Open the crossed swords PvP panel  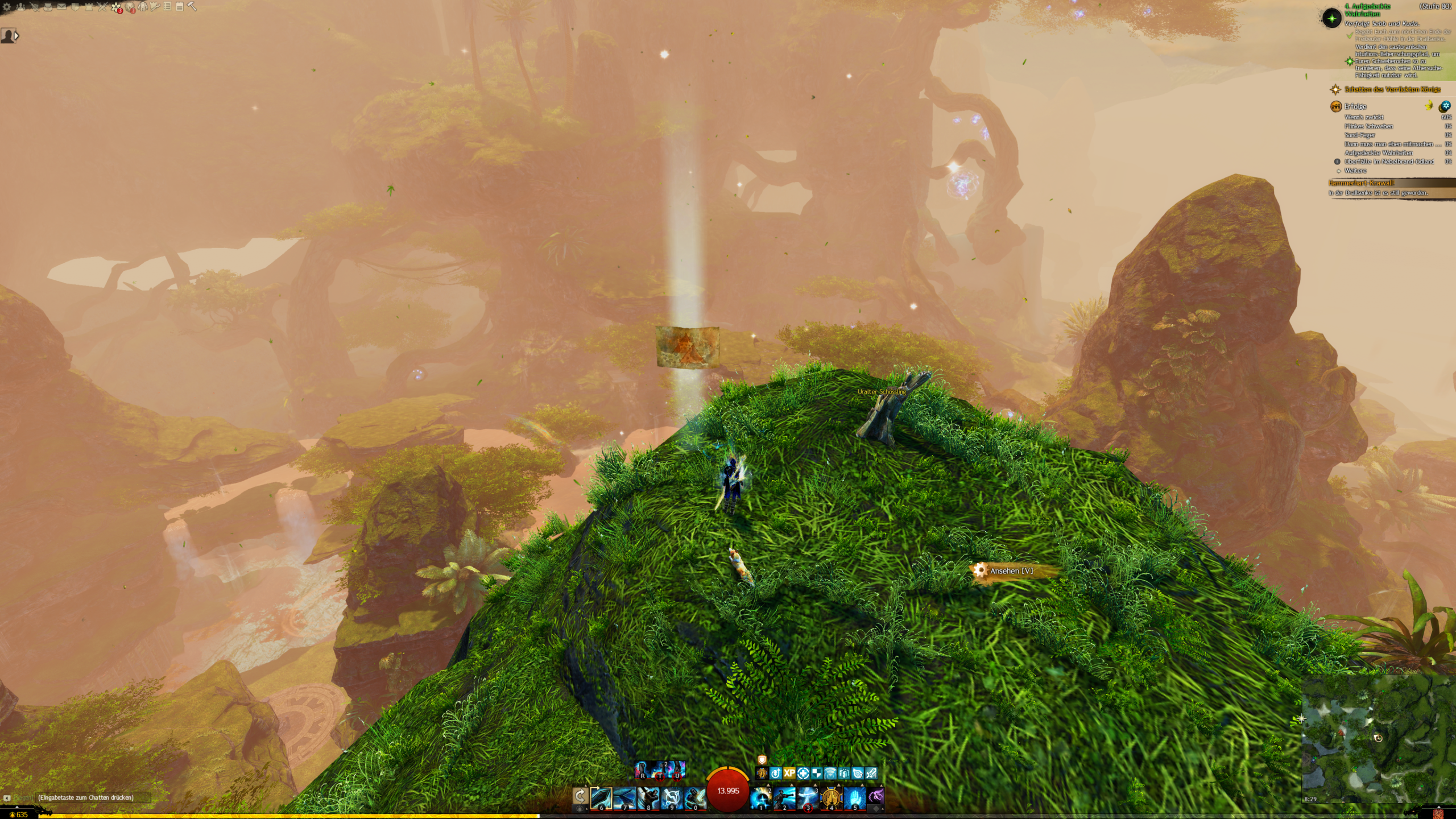pyautogui.click(x=102, y=7)
